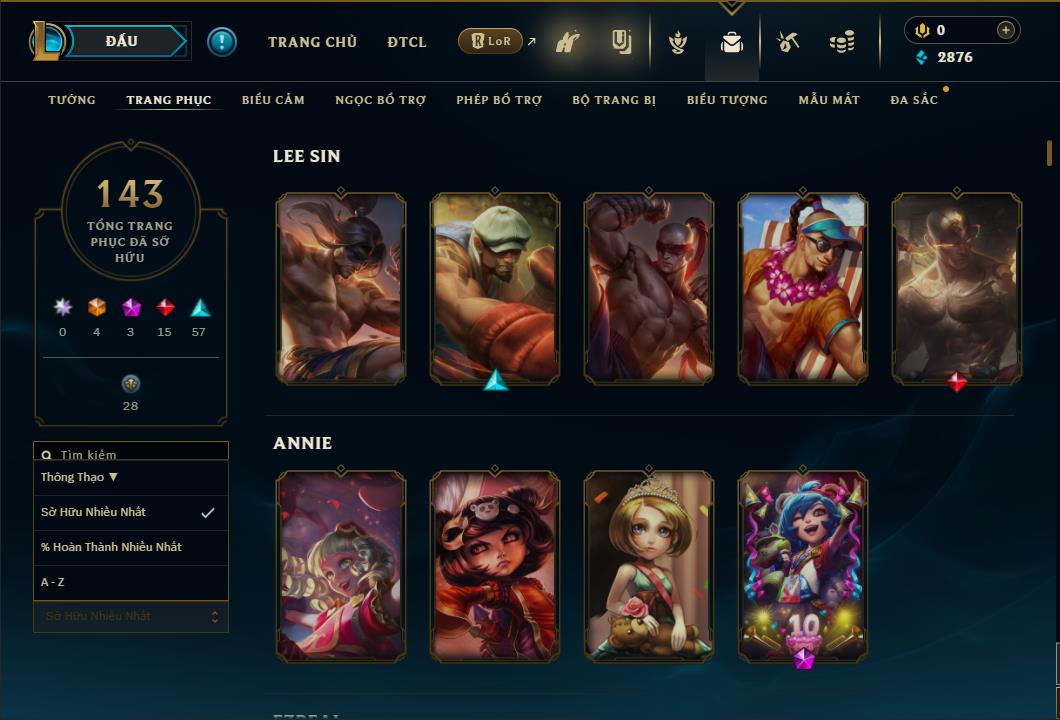The image size is (1060, 720).
Task: Add currency with the plus button
Action: click(1005, 30)
